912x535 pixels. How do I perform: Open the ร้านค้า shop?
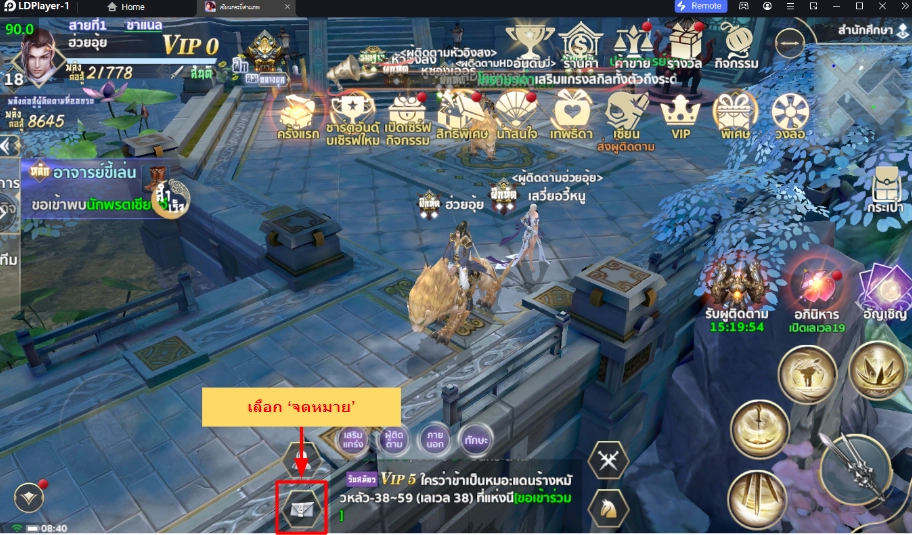580,47
